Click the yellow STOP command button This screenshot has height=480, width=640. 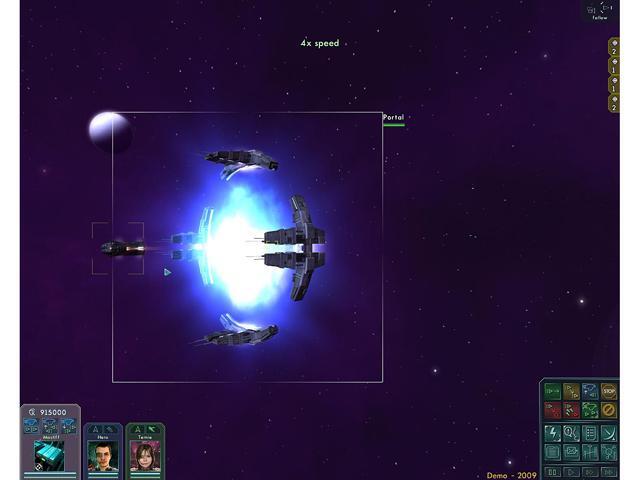609,391
